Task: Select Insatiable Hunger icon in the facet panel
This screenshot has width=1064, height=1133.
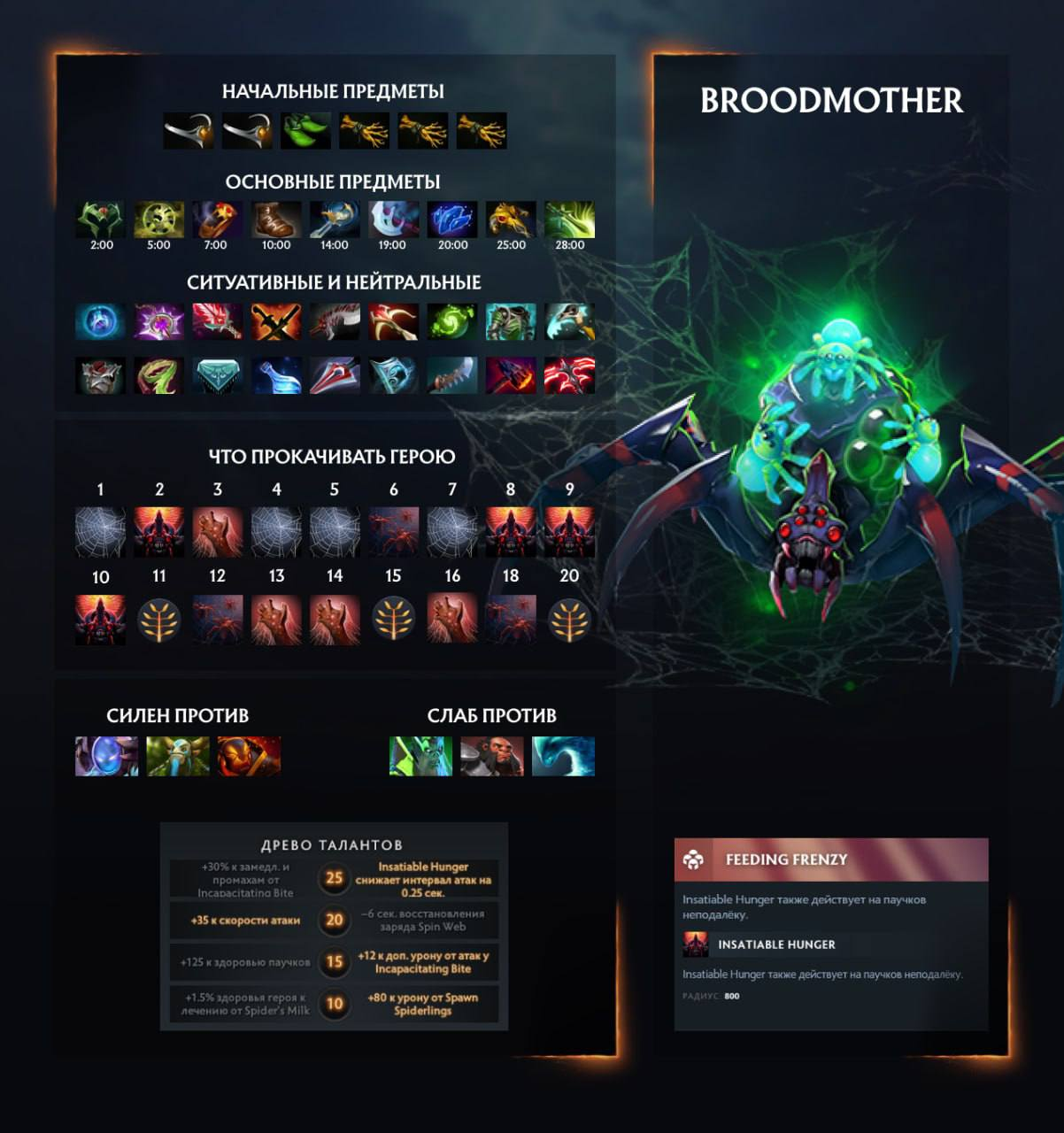Action: click(696, 944)
